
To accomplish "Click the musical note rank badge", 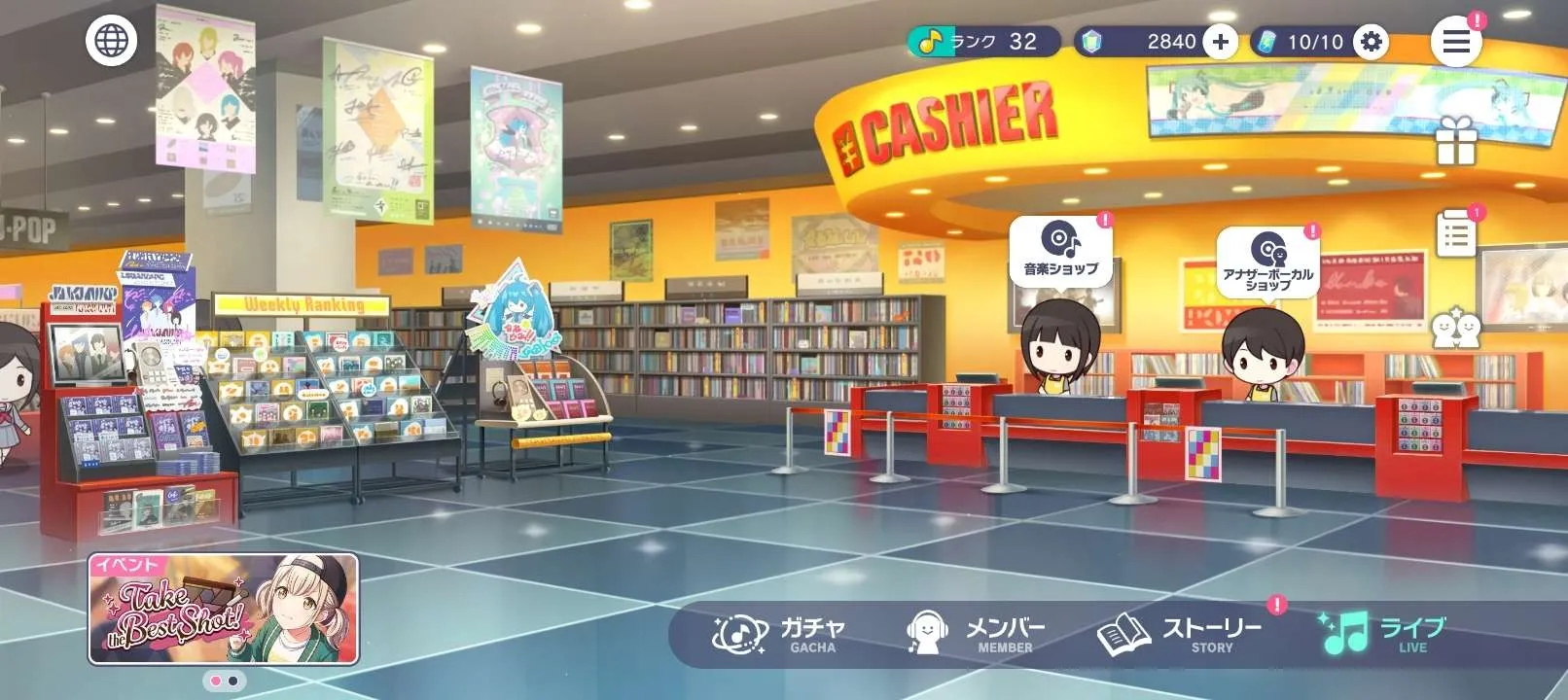I will click(x=929, y=41).
